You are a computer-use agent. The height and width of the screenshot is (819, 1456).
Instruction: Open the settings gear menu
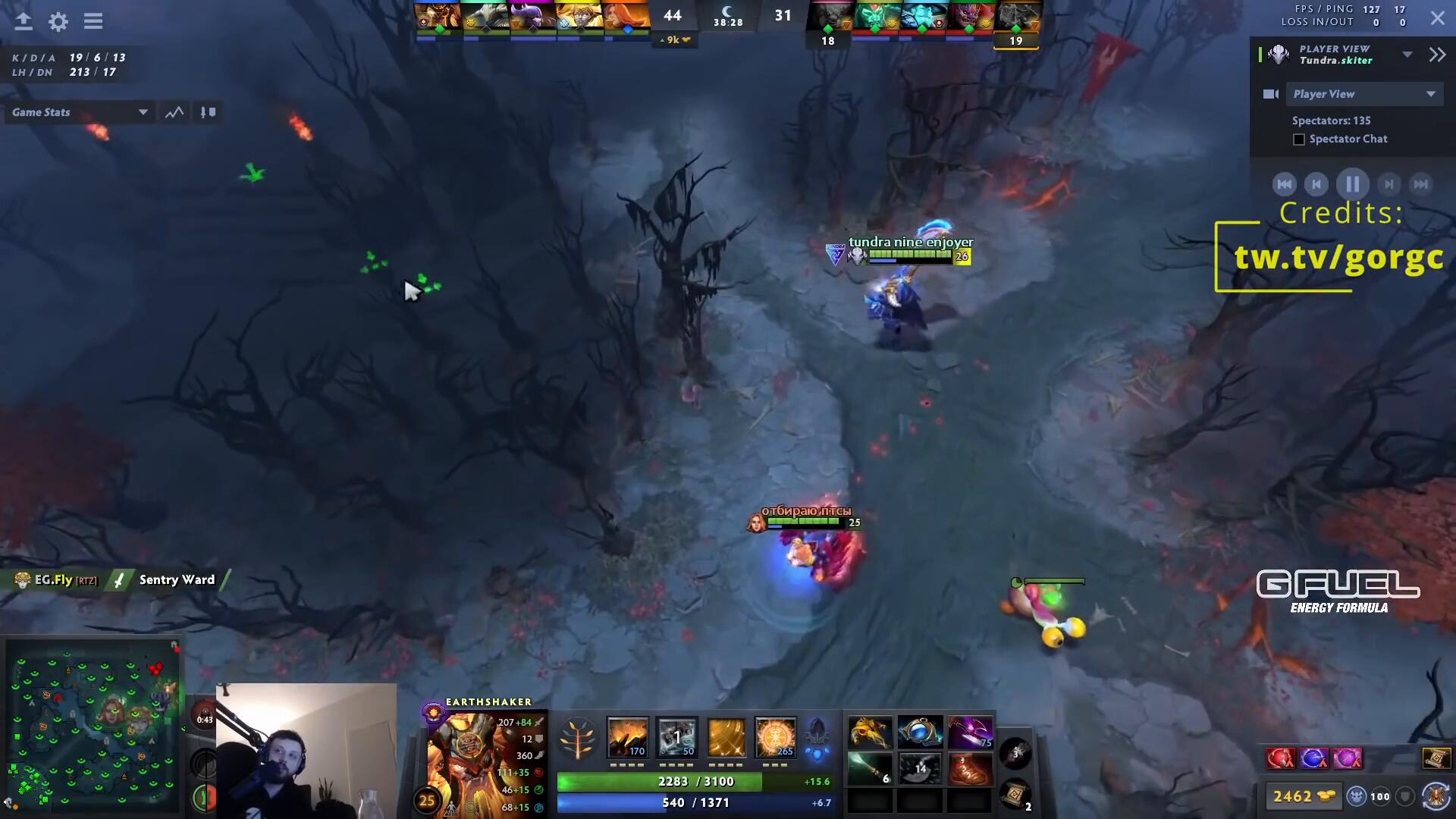click(58, 21)
